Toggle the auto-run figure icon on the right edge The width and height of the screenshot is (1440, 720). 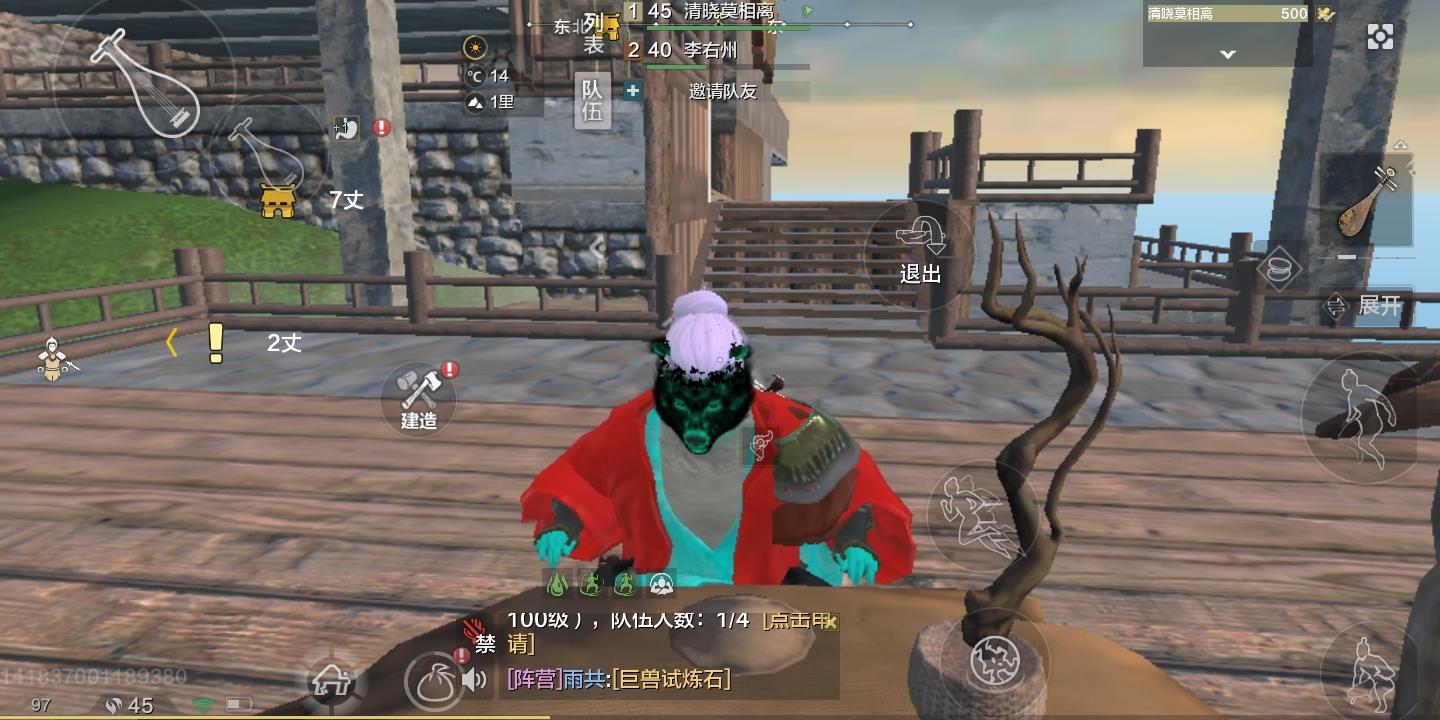1361,415
